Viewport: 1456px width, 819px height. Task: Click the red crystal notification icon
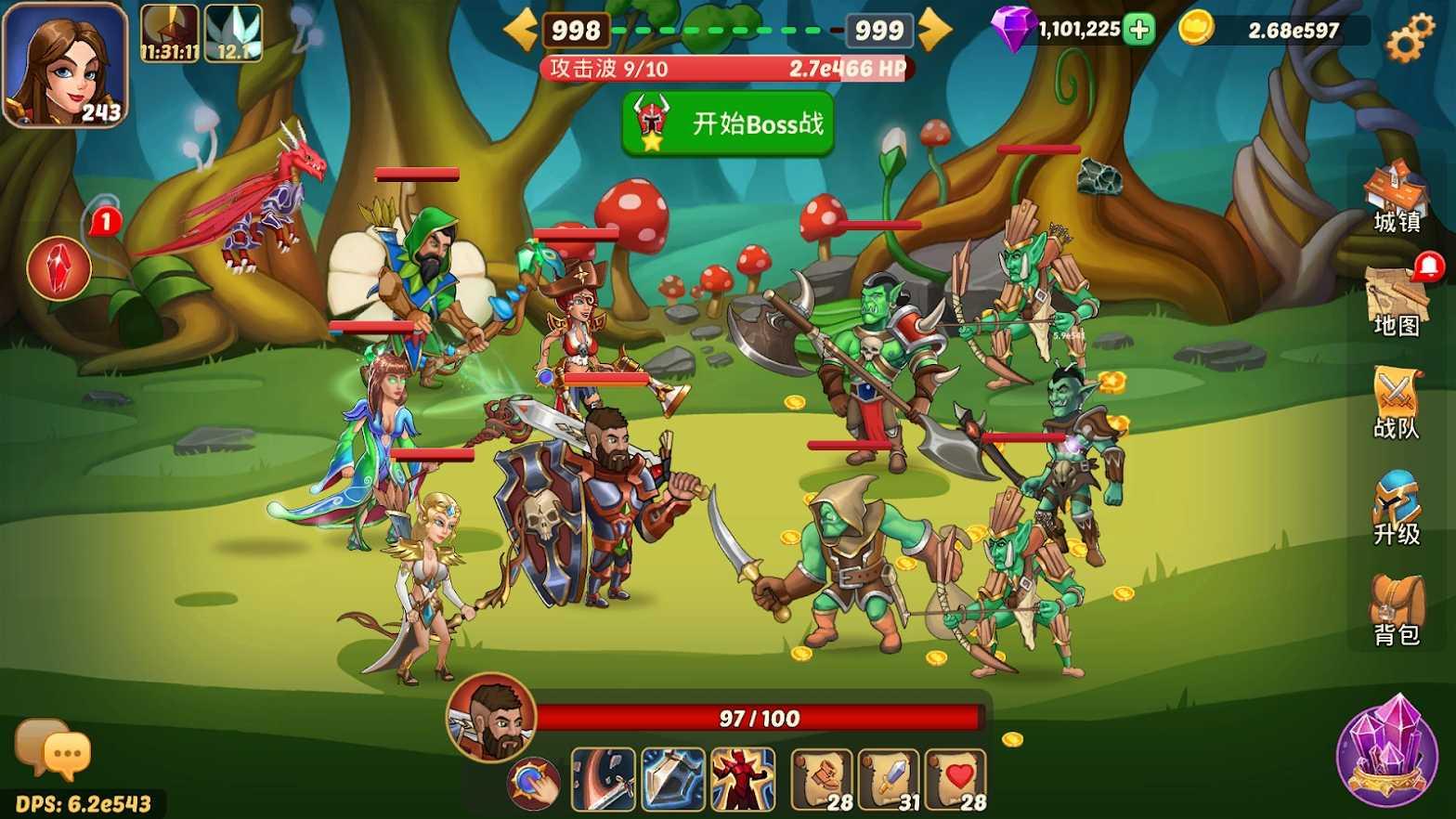click(59, 268)
